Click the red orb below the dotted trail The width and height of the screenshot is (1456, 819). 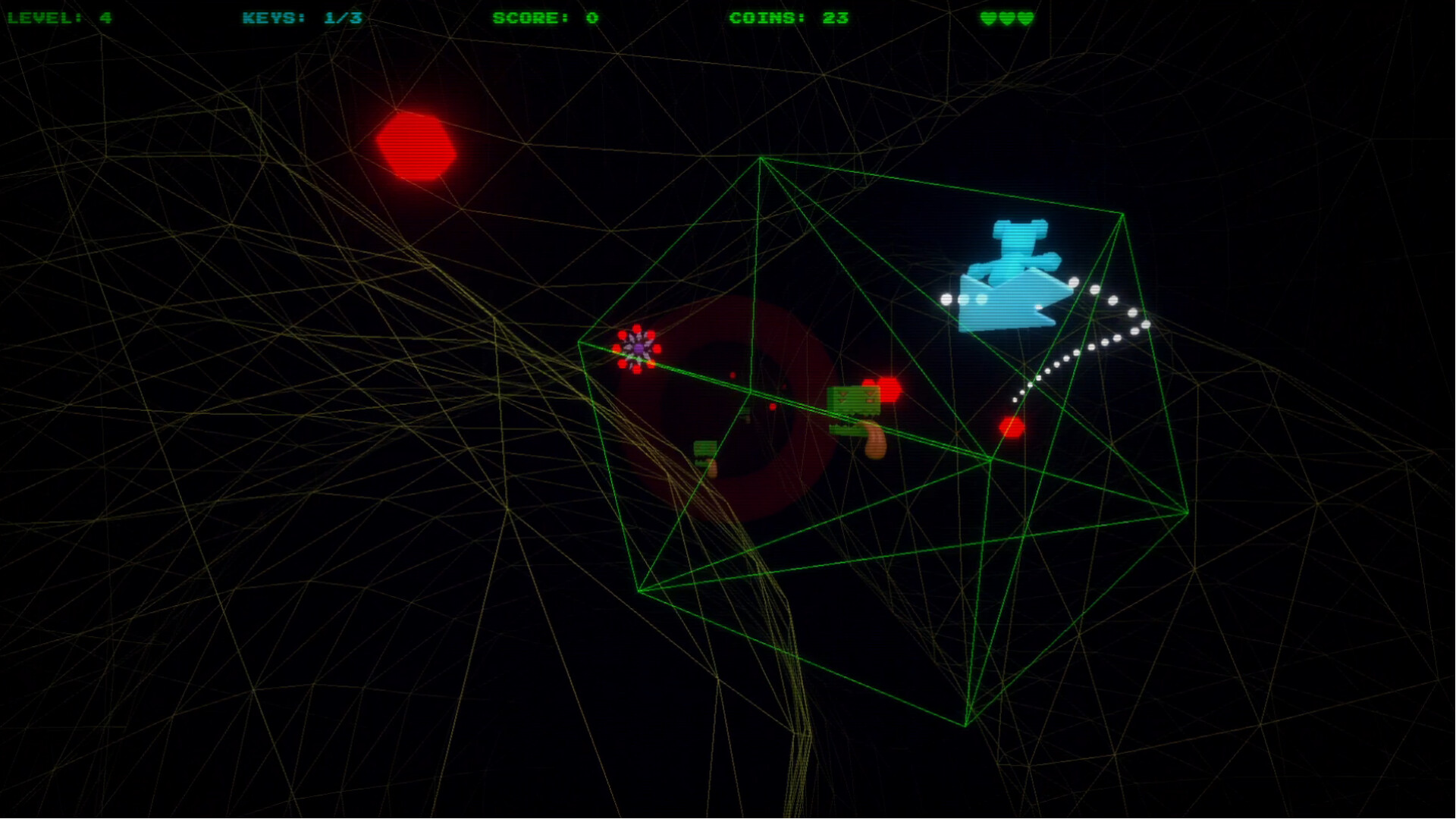click(1012, 428)
